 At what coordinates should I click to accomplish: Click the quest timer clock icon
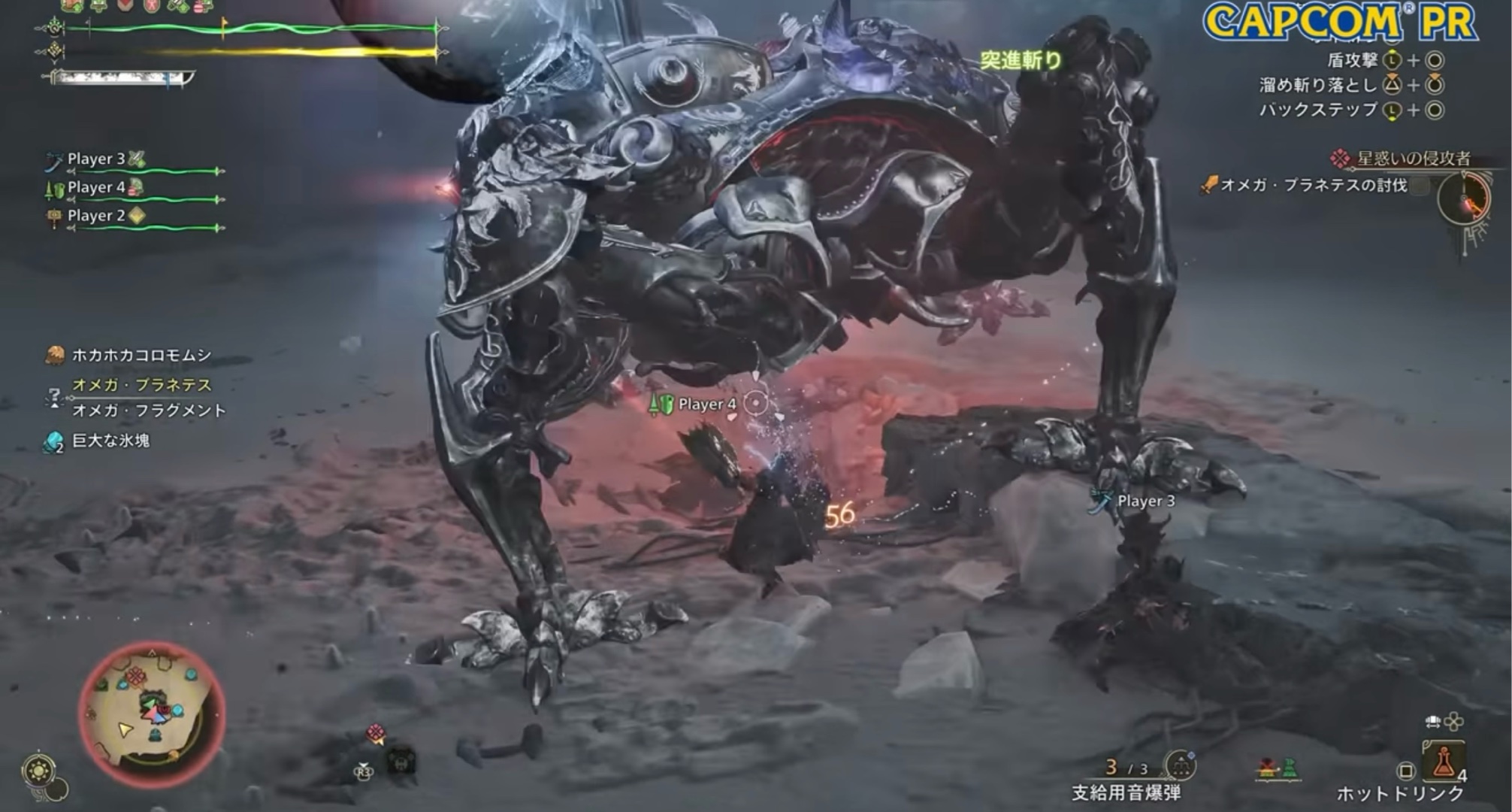click(x=1463, y=199)
